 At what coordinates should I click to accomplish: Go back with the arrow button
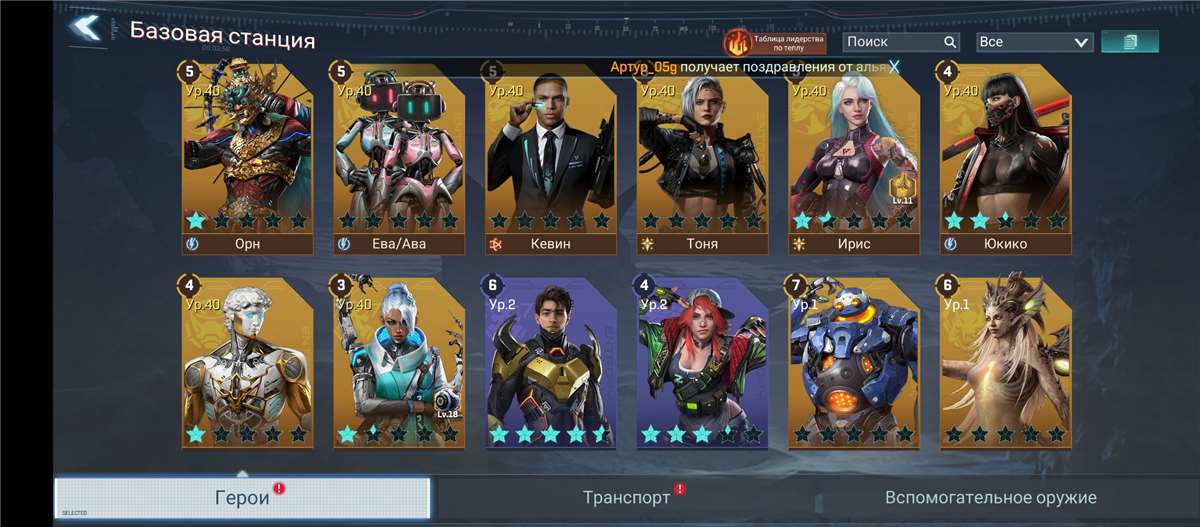point(87,28)
